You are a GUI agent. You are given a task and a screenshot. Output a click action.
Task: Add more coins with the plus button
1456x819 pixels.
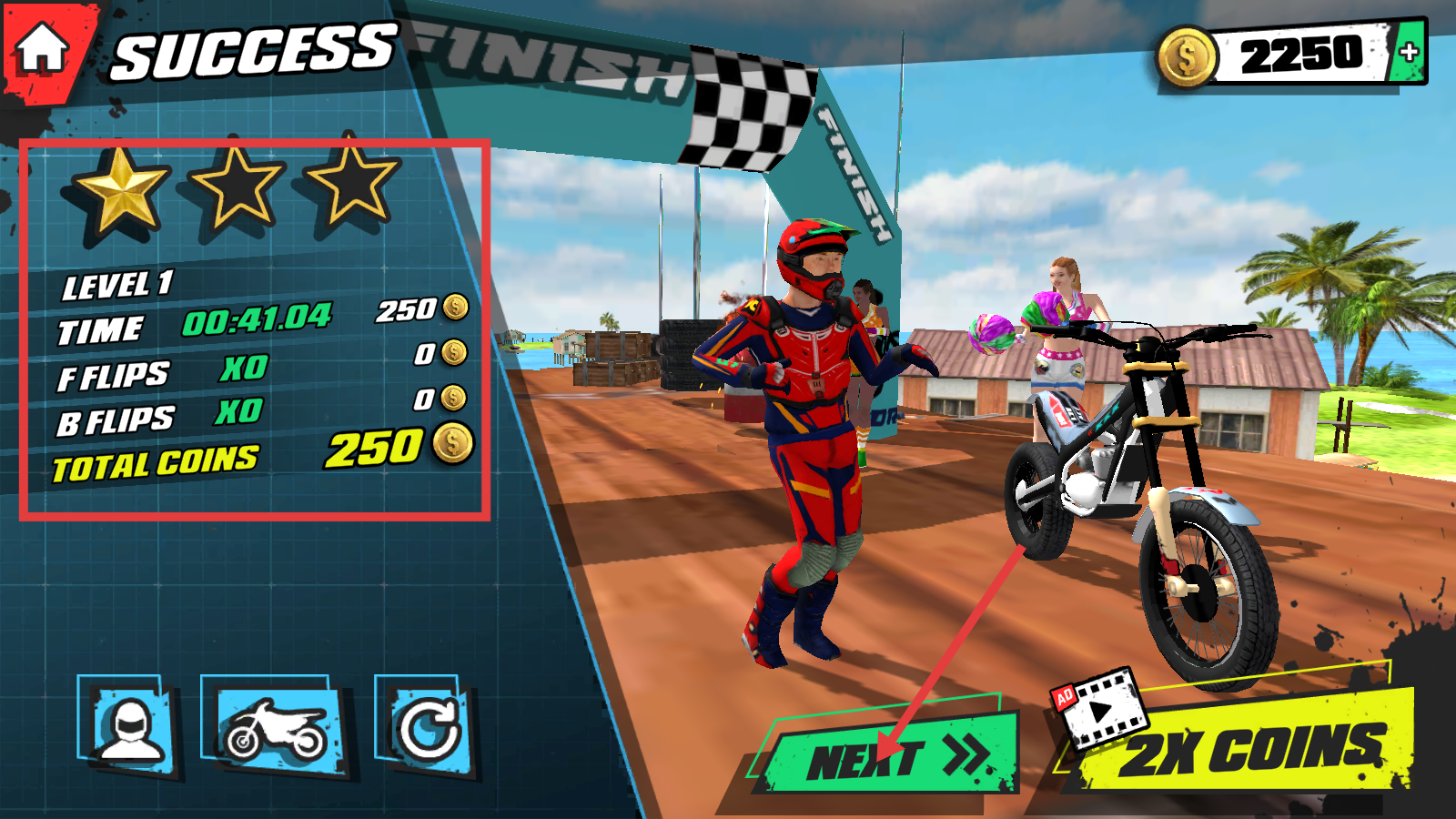(1409, 53)
